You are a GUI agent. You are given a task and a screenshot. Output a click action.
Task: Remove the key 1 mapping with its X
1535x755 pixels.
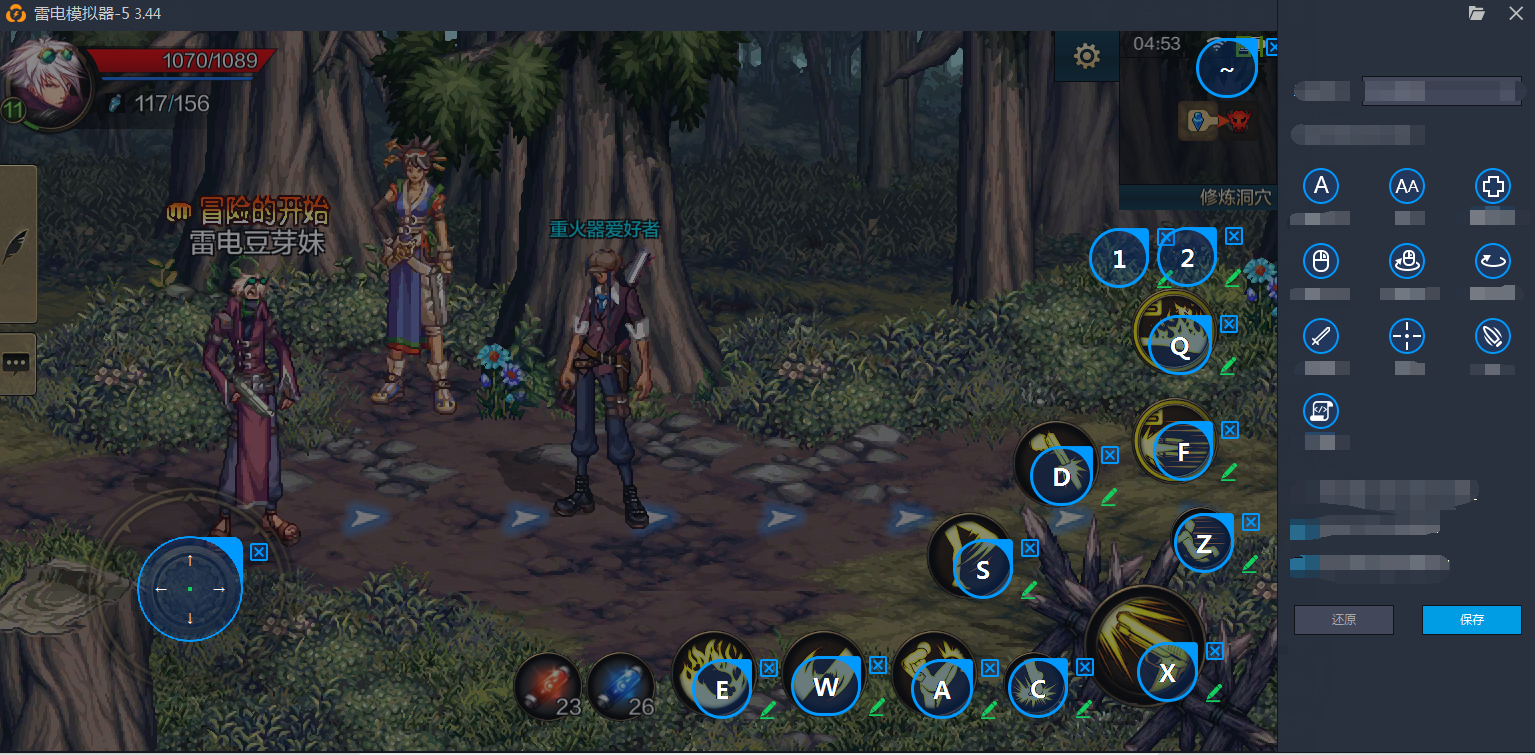(x=1166, y=237)
